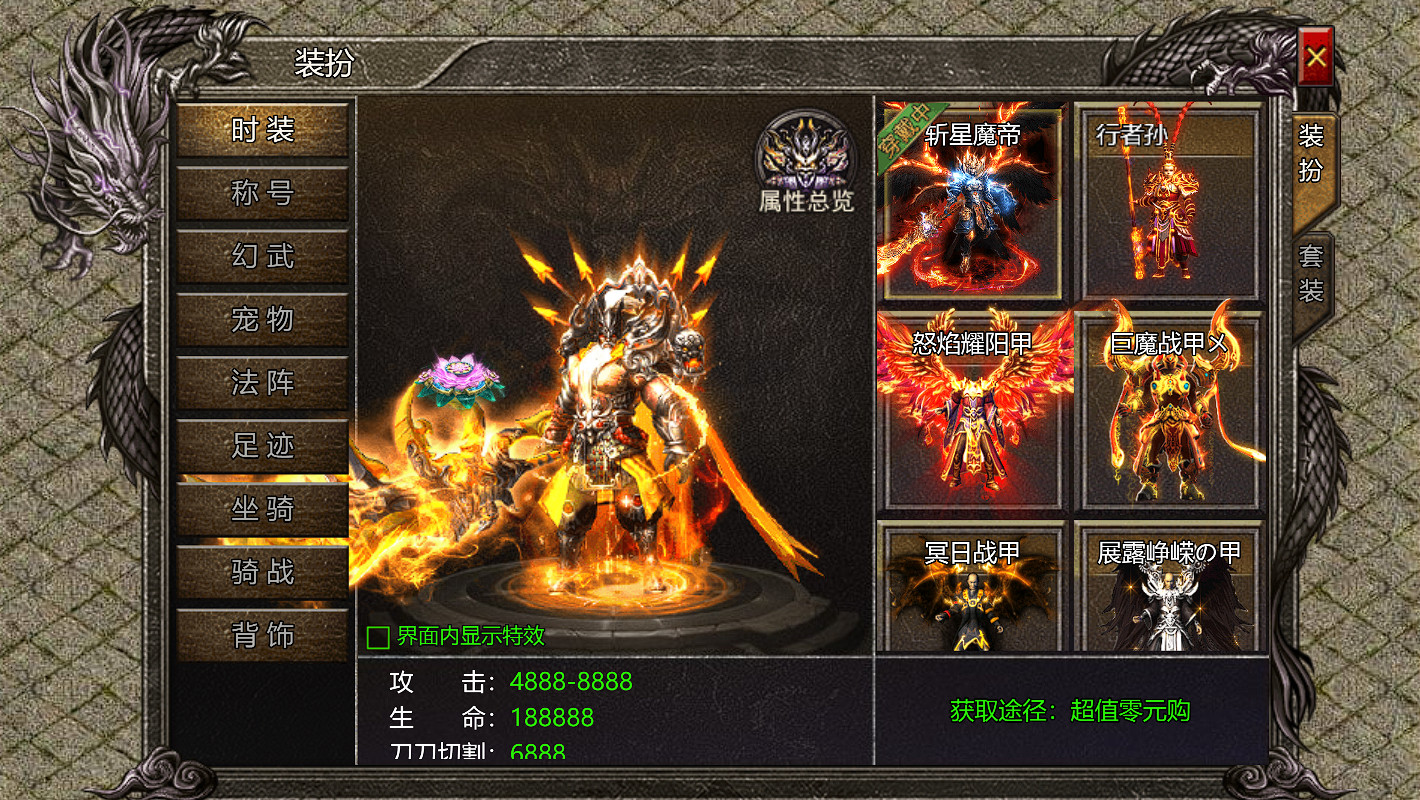Close the 装扮 window with the red X
Screen dimensions: 1420x800
pos(1315,57)
